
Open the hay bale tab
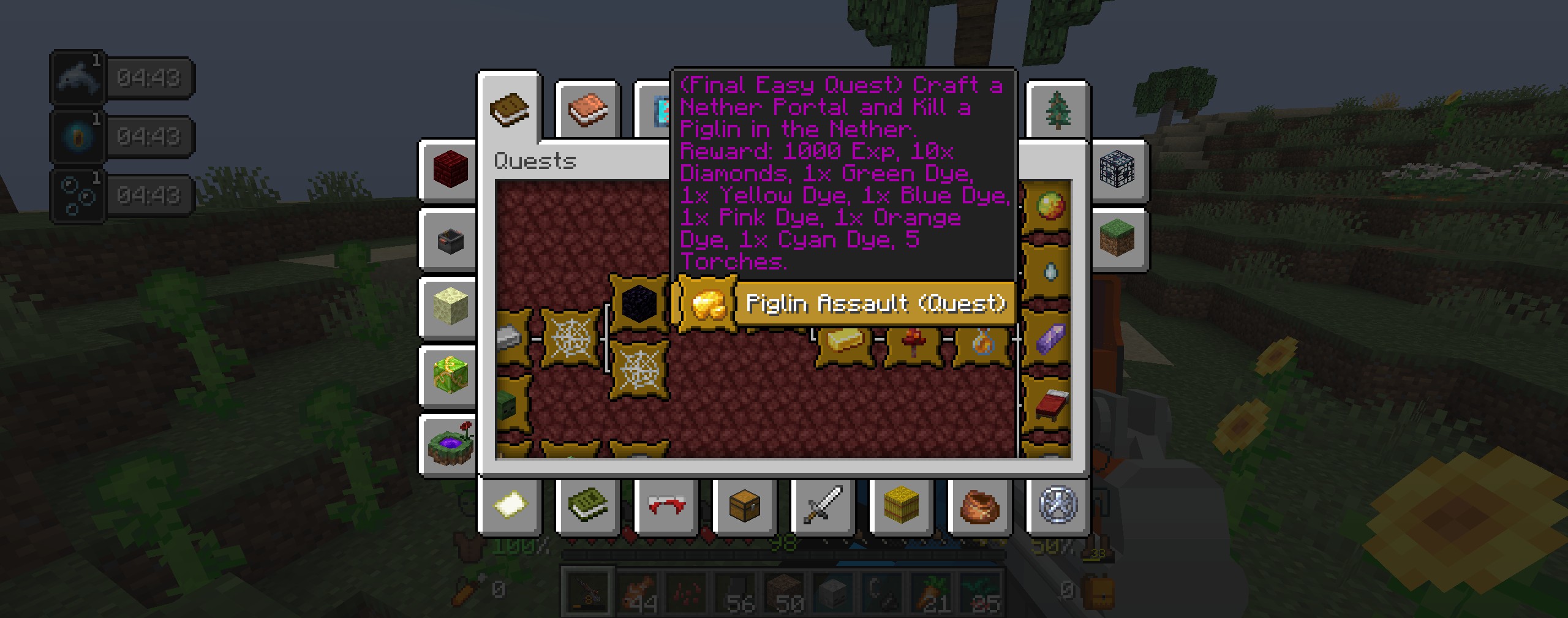(x=901, y=506)
